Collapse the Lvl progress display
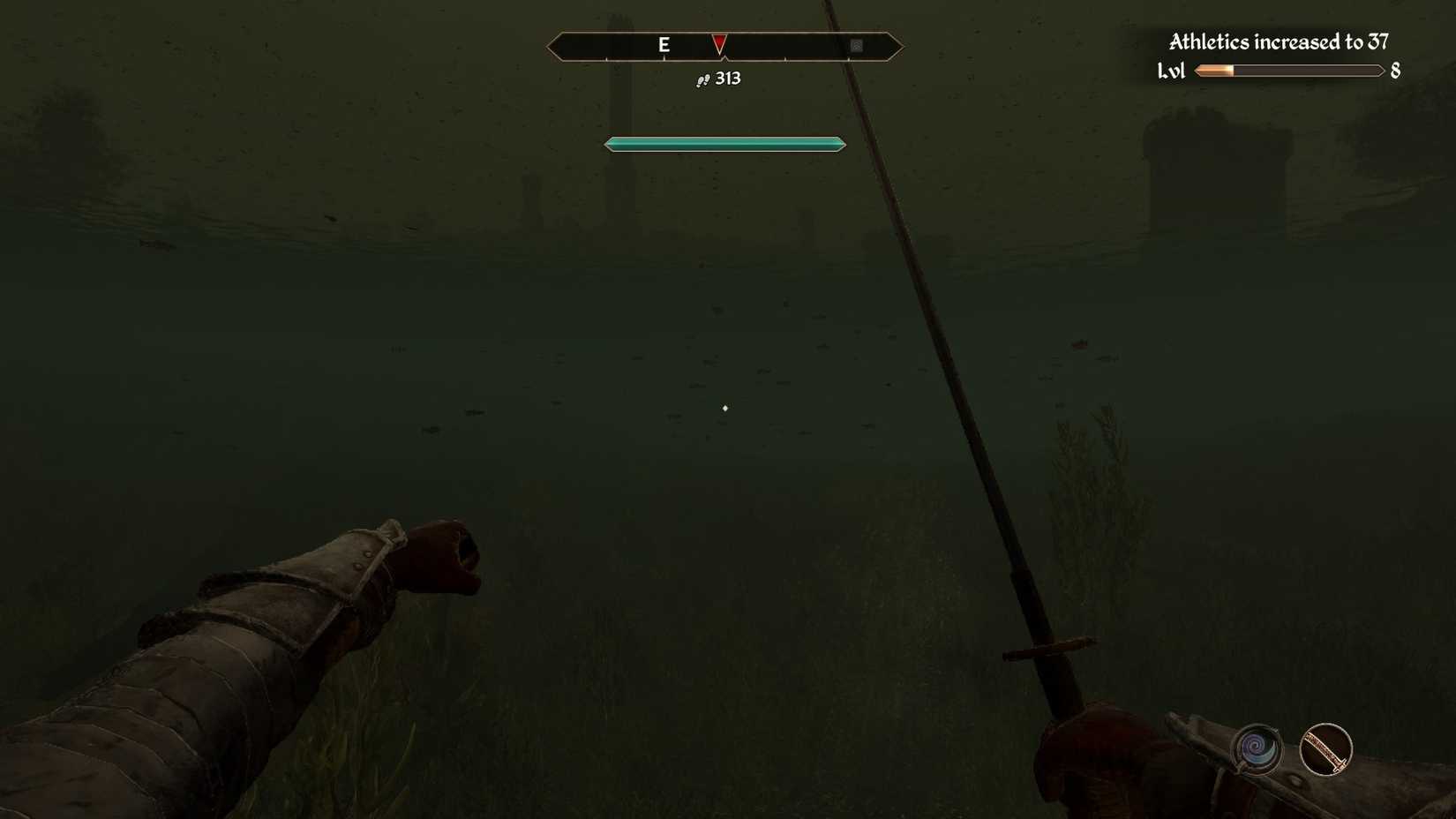1456x819 pixels. coord(1288,71)
